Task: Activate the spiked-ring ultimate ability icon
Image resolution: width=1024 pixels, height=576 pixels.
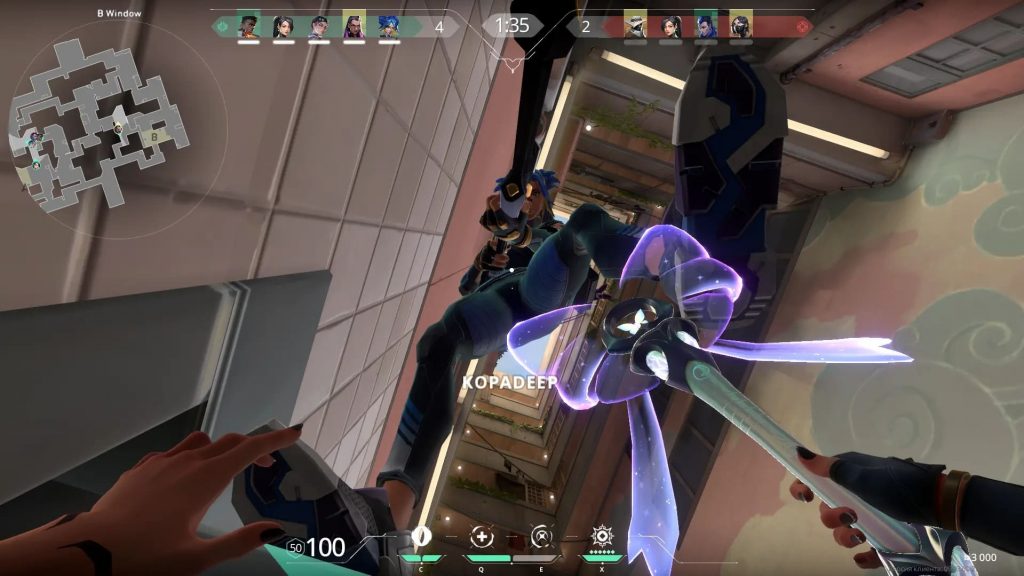Action: [602, 535]
